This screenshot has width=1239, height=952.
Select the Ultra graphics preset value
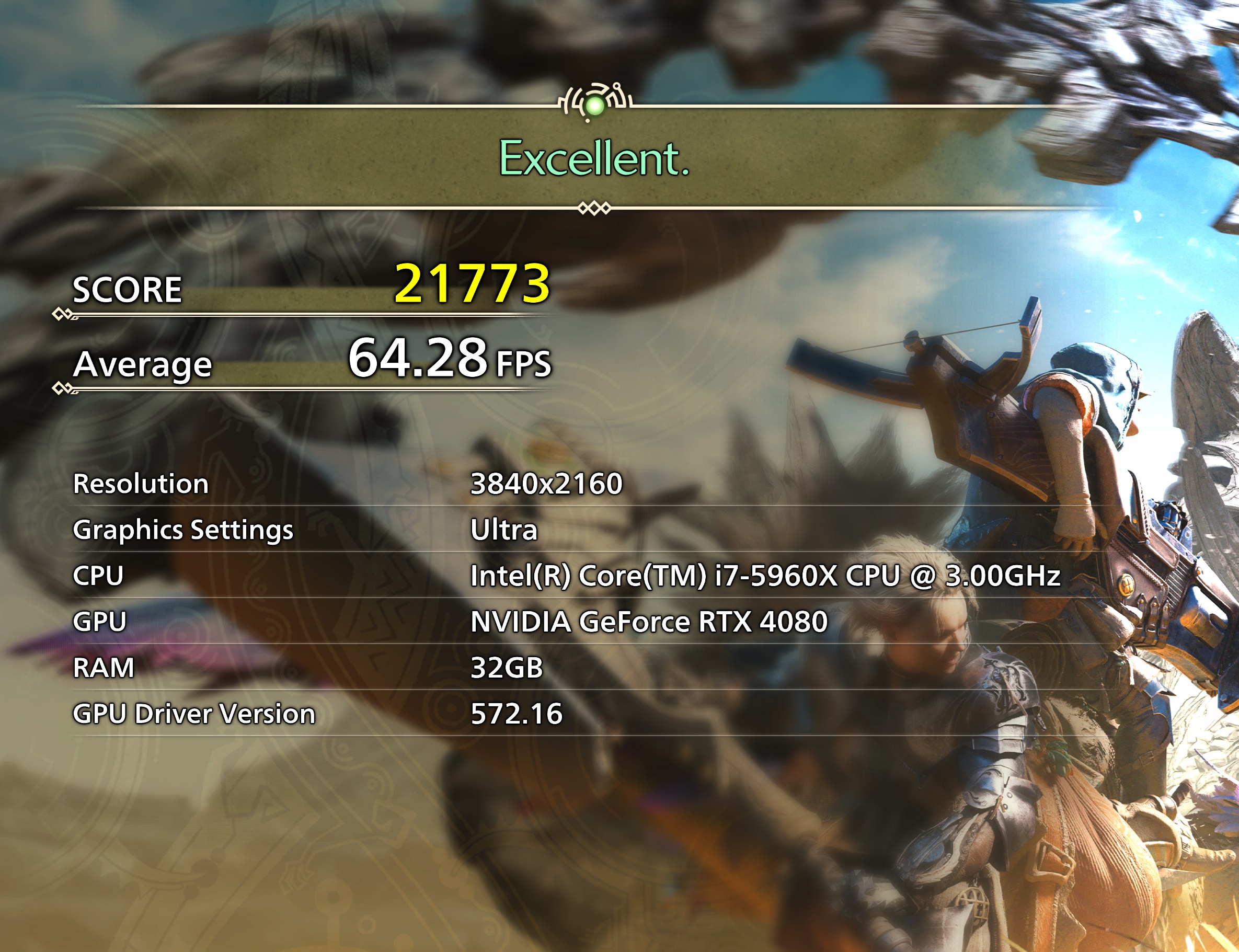pyautogui.click(x=502, y=531)
